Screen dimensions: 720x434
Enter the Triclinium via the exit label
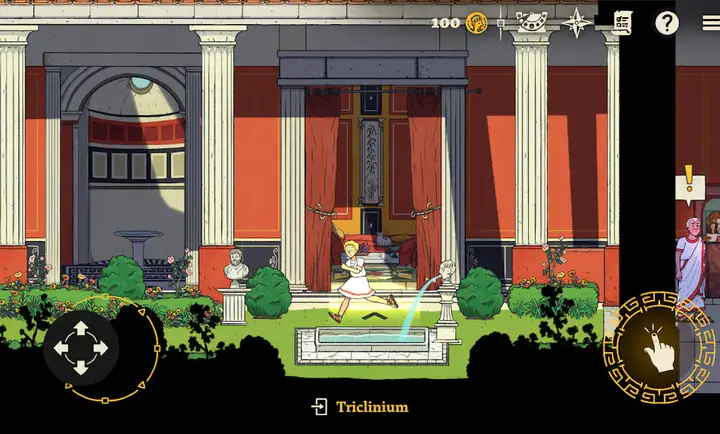tap(360, 407)
